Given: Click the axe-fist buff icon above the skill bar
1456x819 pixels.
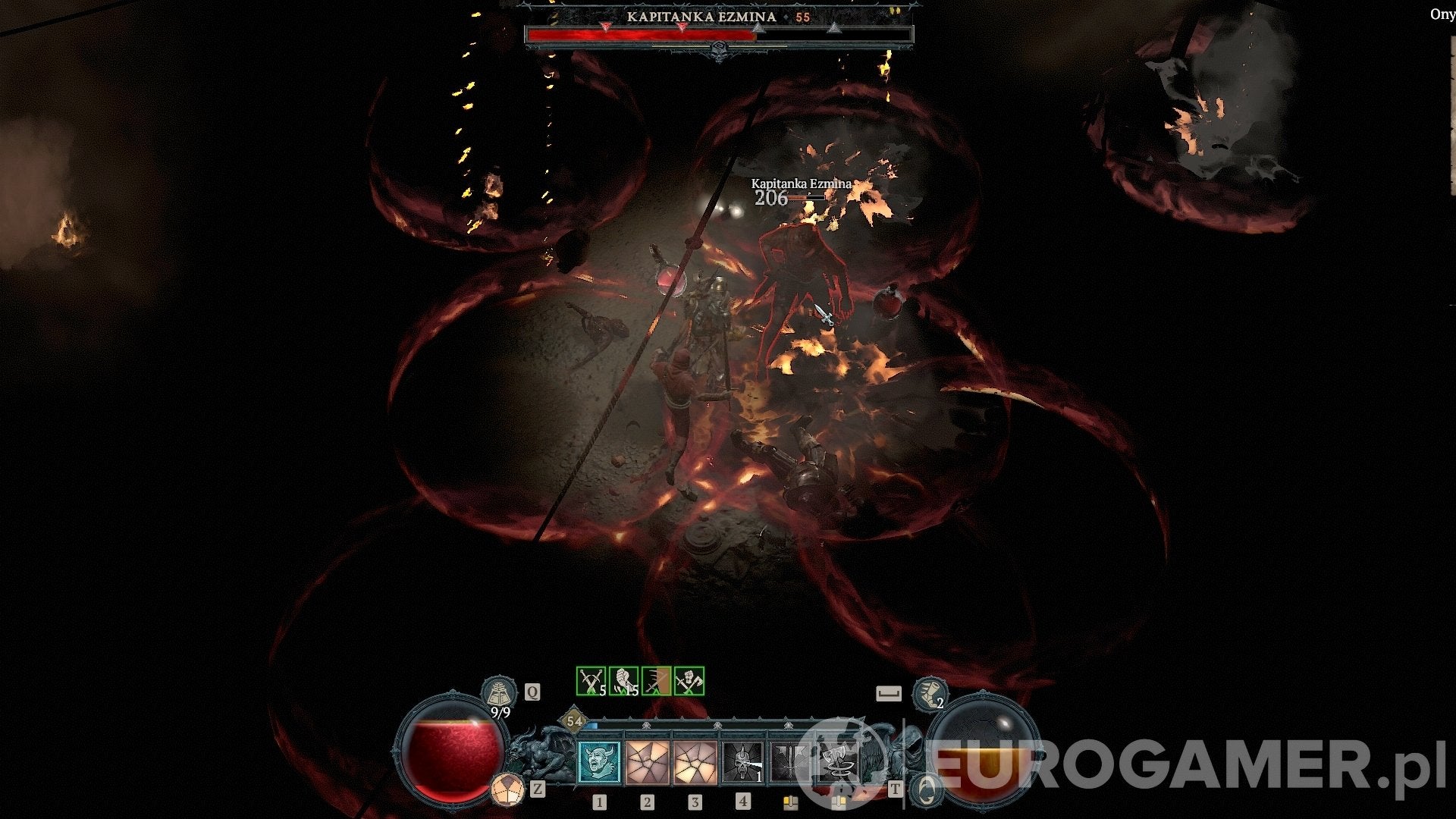Looking at the screenshot, I should point(689,681).
